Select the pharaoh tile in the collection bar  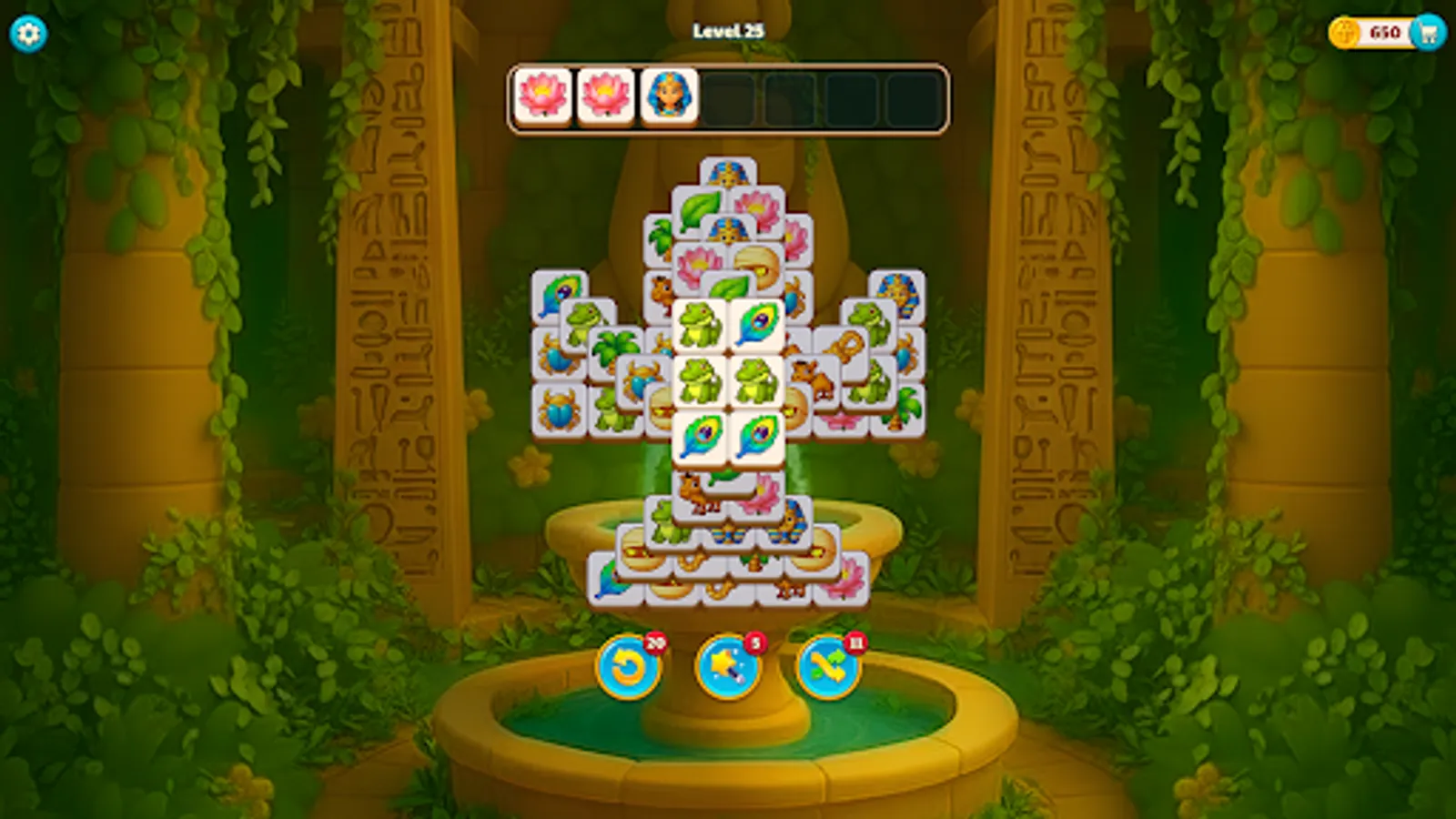coord(671,94)
